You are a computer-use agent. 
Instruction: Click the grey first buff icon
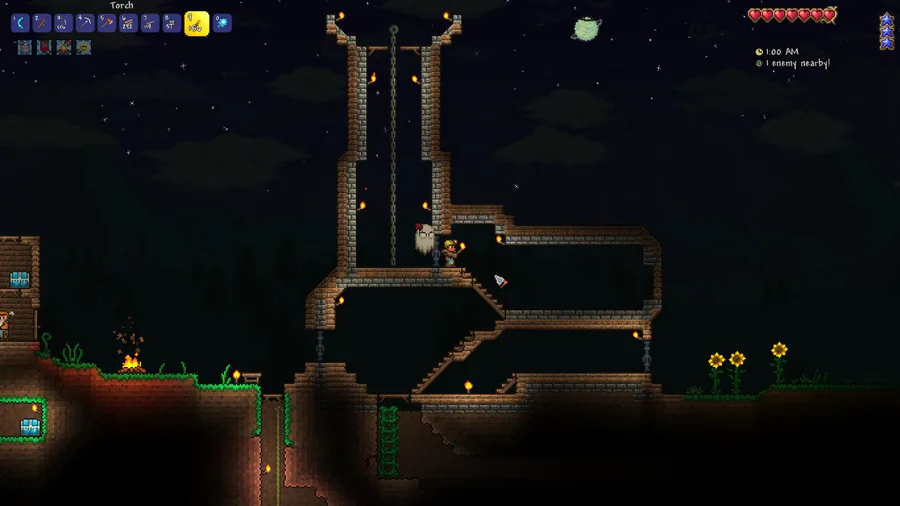tap(23, 47)
